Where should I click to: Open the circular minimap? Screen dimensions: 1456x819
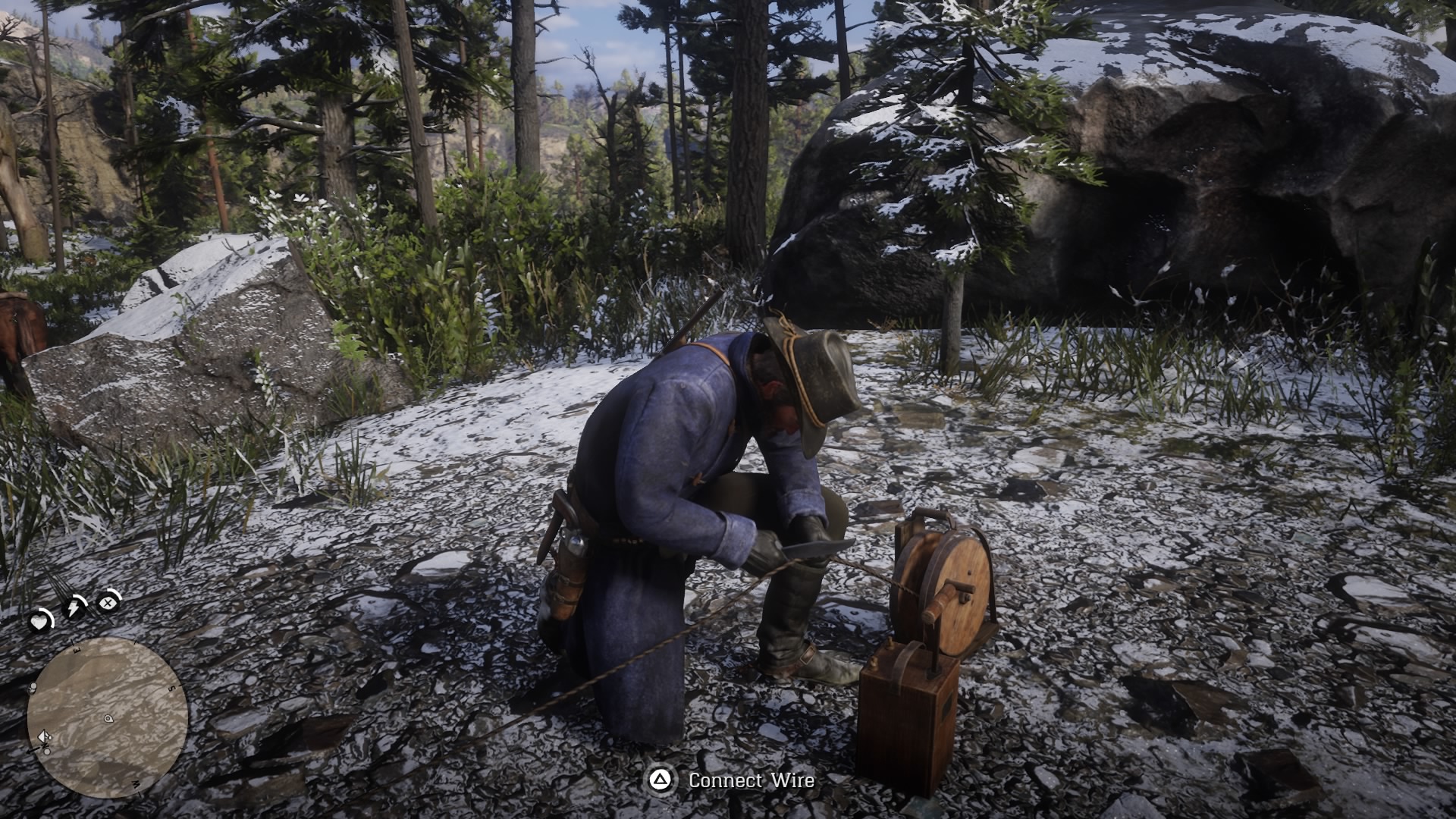click(x=107, y=717)
